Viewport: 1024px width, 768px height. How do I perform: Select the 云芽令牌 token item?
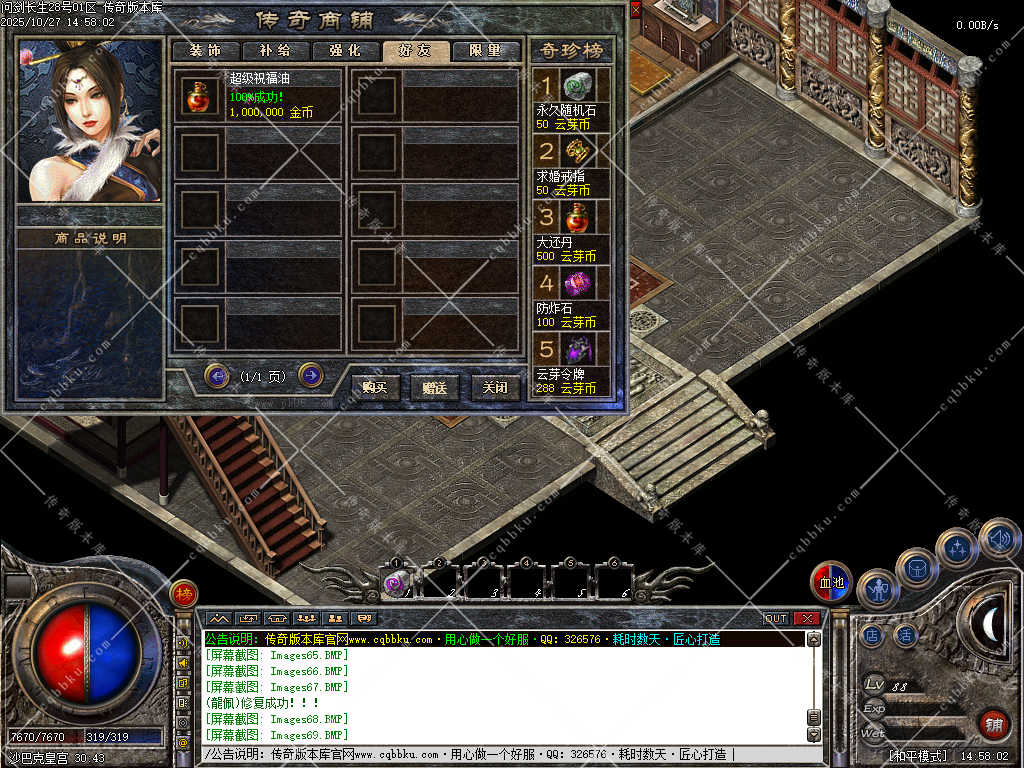pyautogui.click(x=577, y=349)
